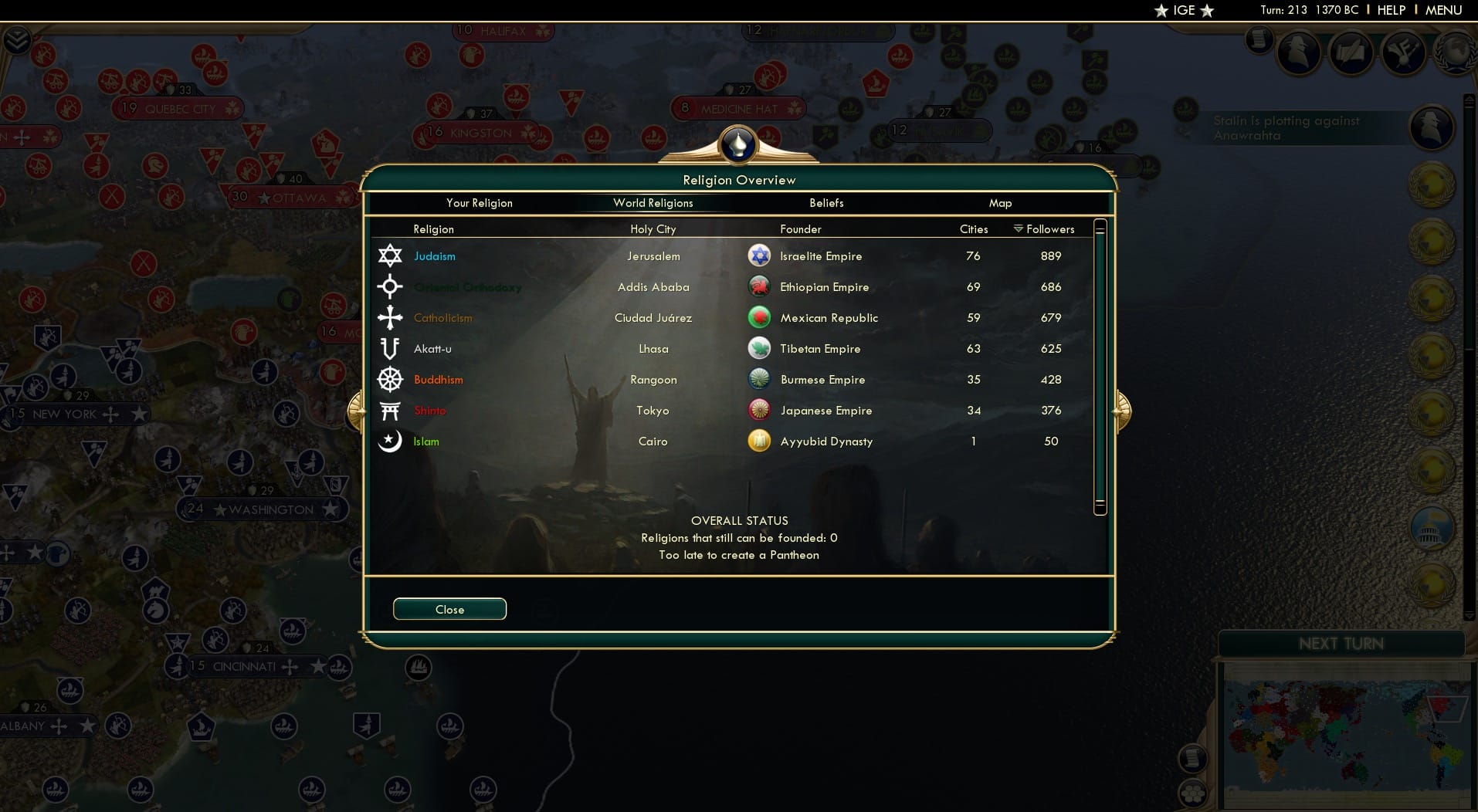The width and height of the screenshot is (1478, 812).
Task: Click the Ayyubid Dynasty founder icon
Action: click(x=761, y=441)
